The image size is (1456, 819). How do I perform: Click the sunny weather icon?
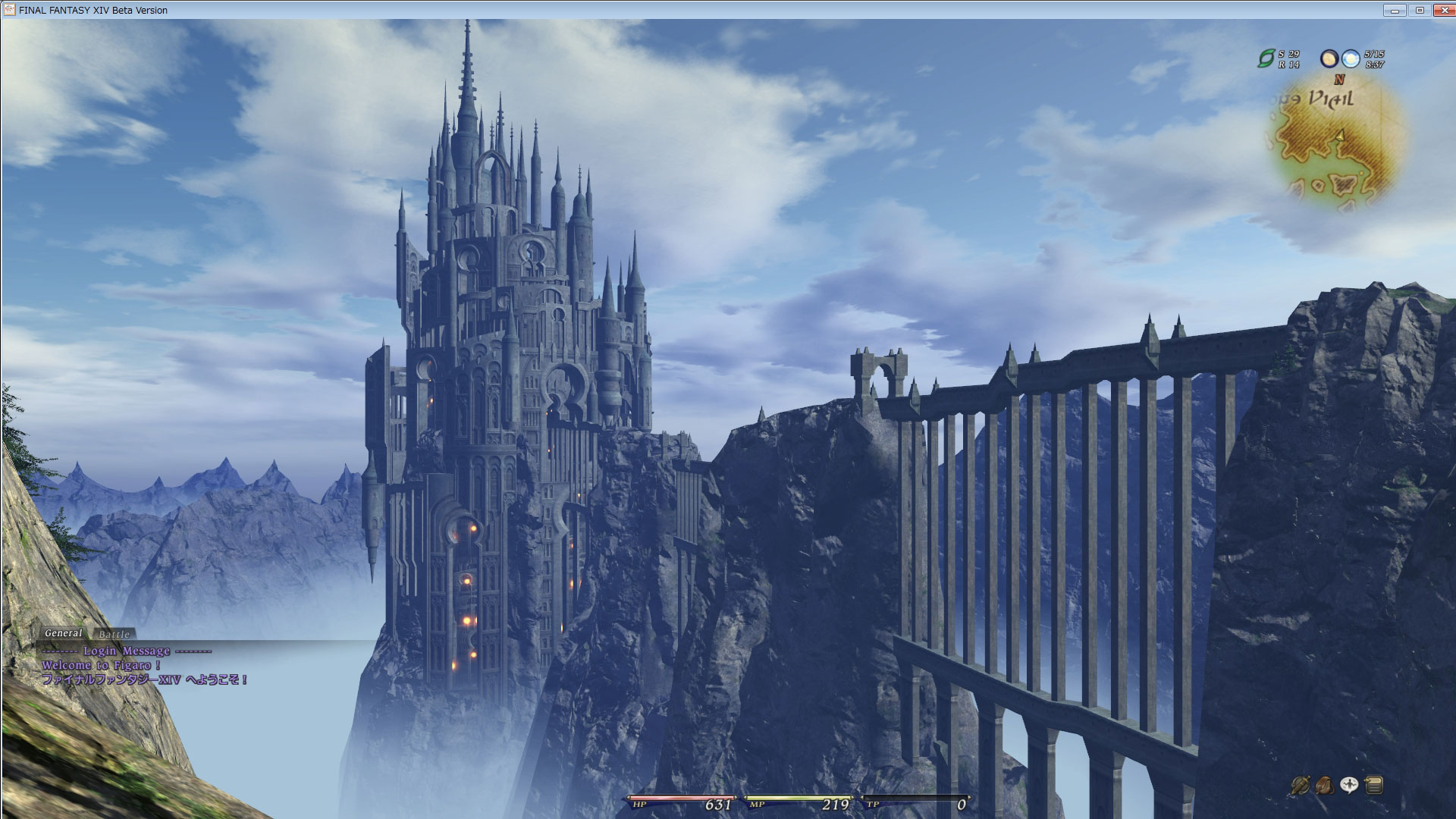point(1350,58)
